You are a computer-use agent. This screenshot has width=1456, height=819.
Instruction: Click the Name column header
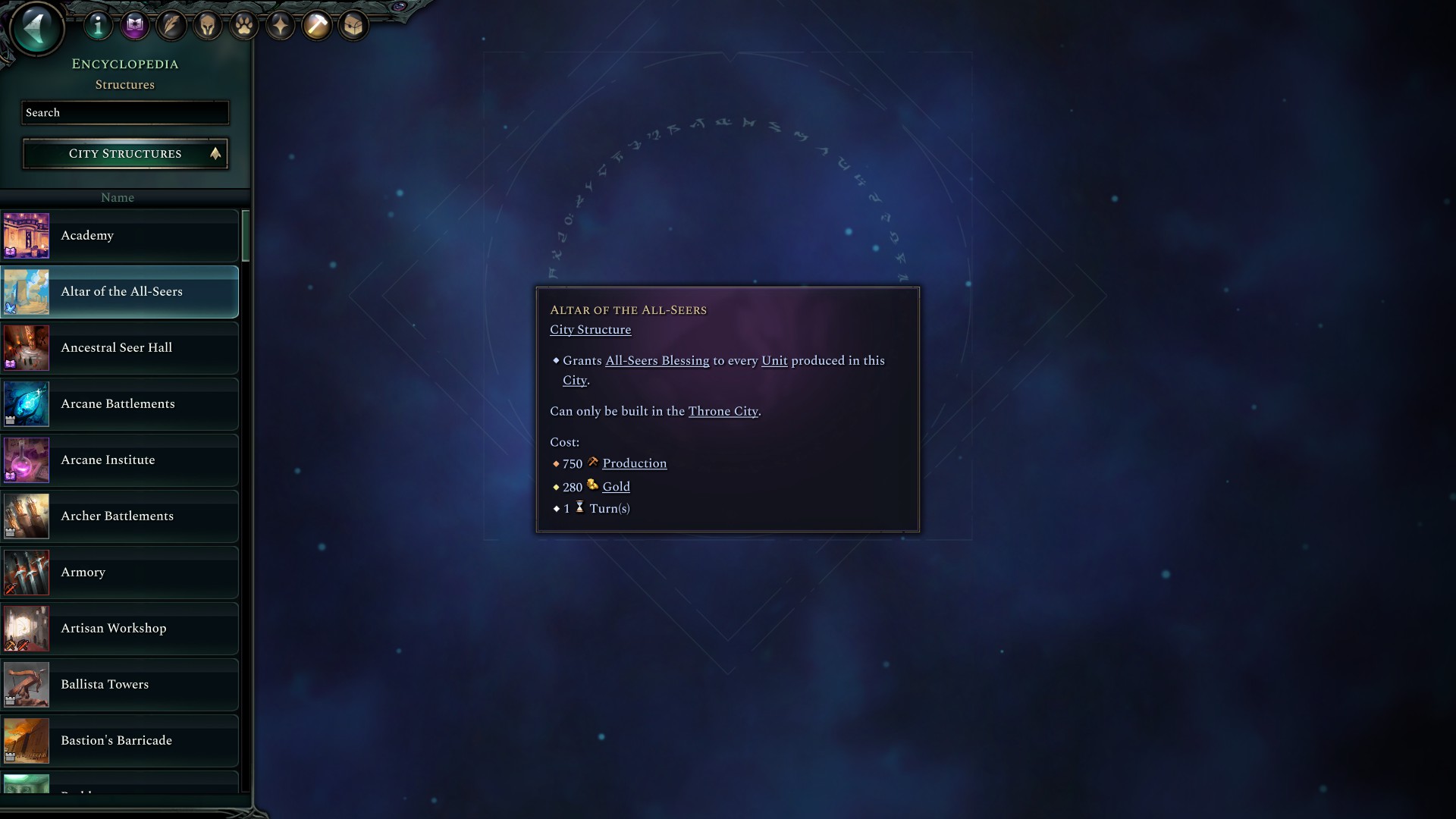click(118, 197)
